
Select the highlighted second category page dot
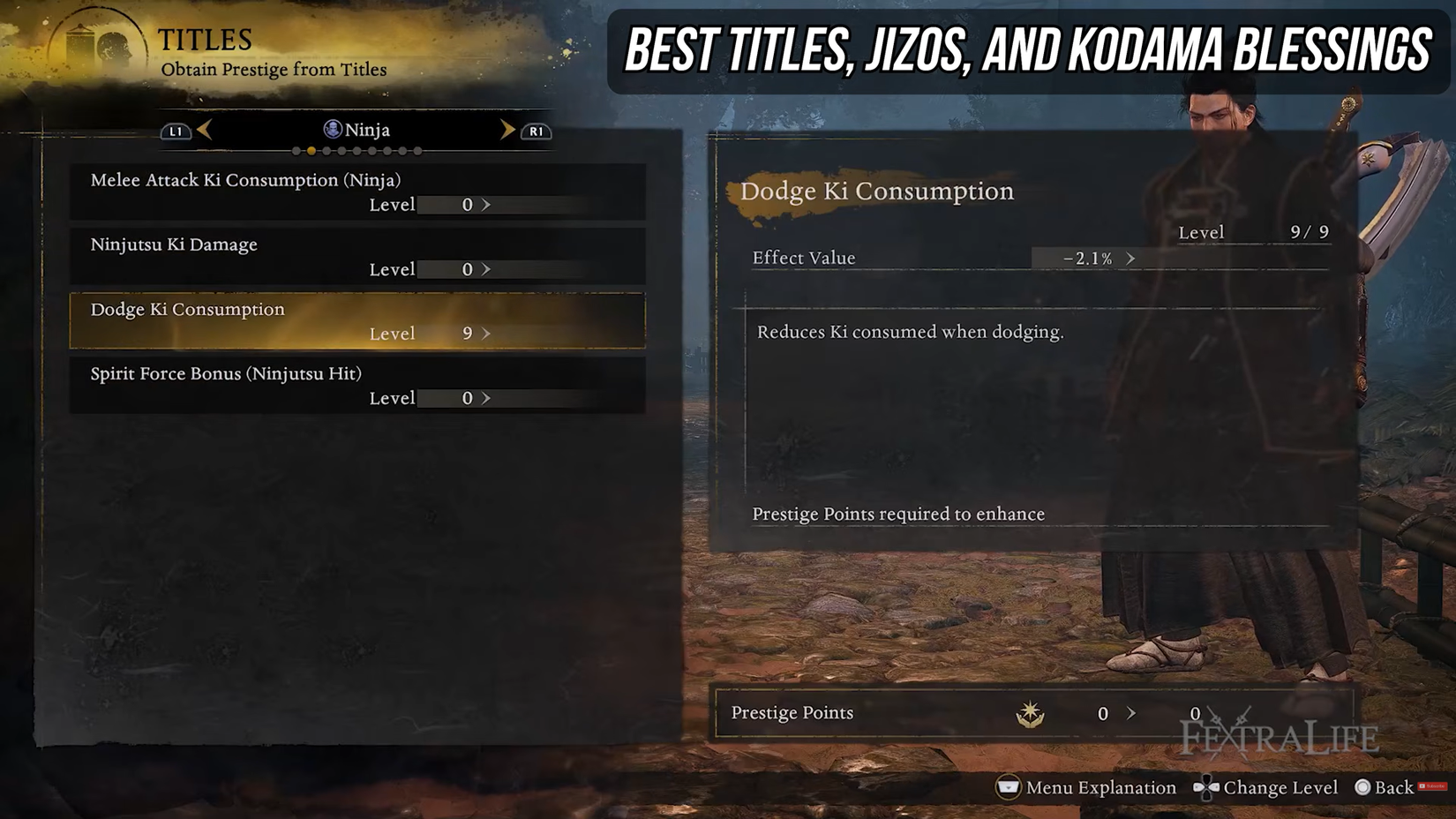311,151
